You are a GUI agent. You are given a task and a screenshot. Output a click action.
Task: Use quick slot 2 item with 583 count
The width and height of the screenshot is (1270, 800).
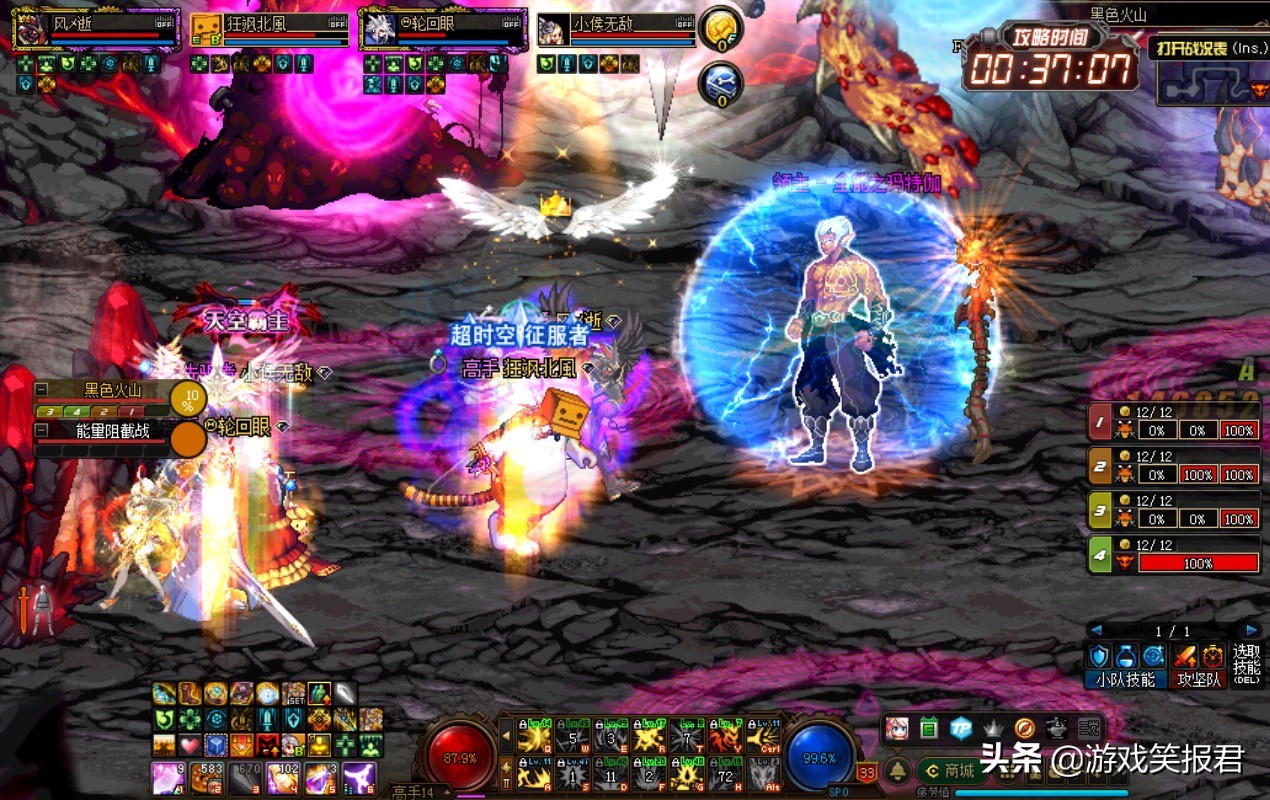208,777
